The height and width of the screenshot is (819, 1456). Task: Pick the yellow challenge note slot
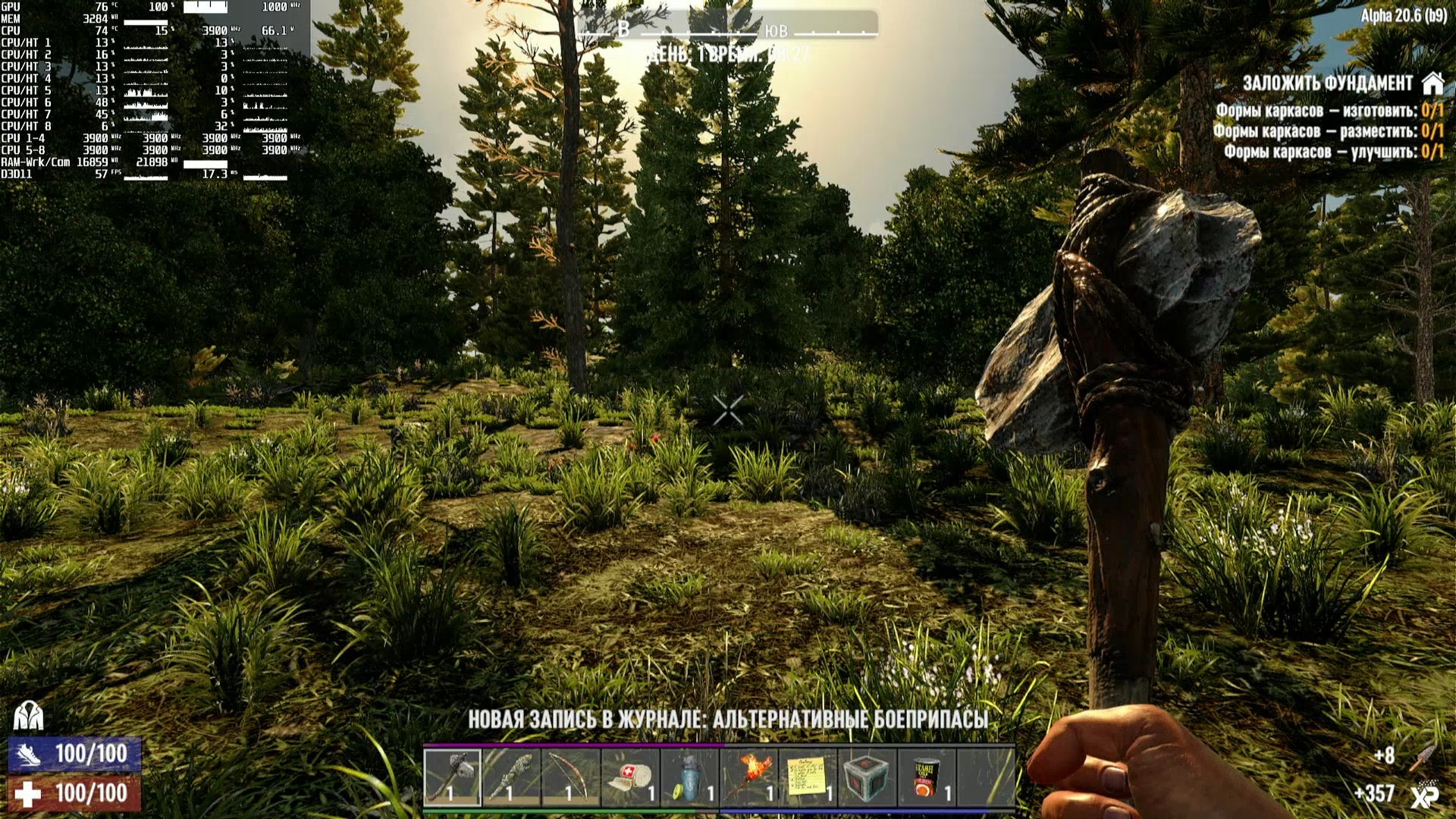click(808, 777)
